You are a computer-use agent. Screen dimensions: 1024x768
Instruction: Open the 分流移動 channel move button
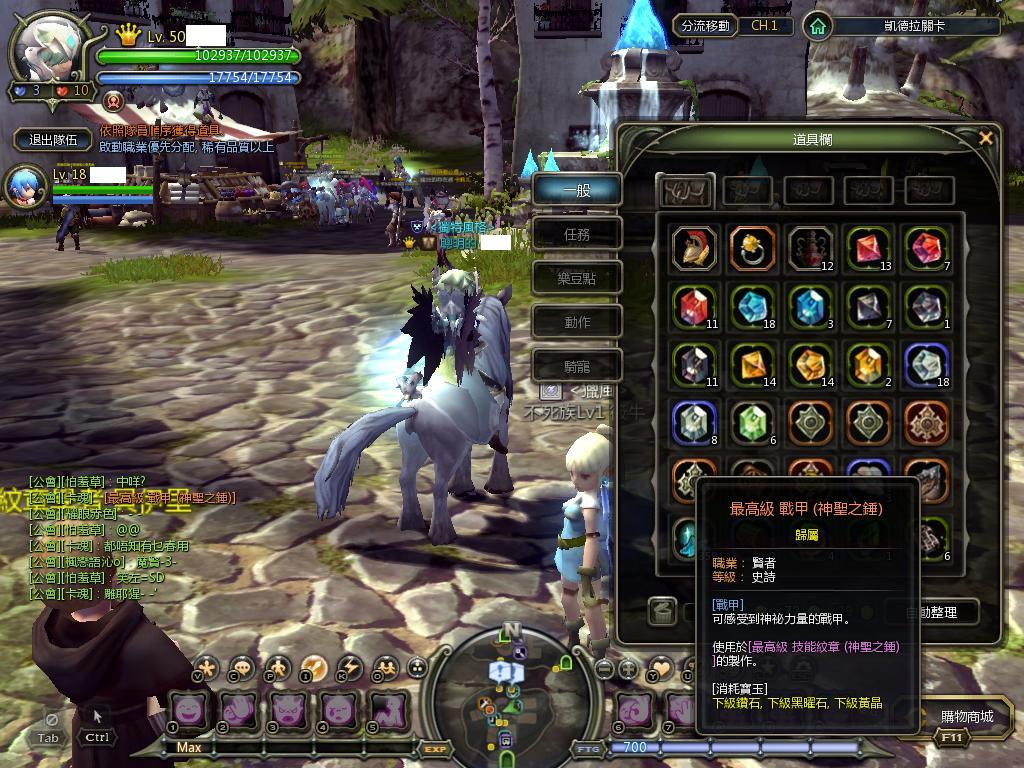(704, 26)
